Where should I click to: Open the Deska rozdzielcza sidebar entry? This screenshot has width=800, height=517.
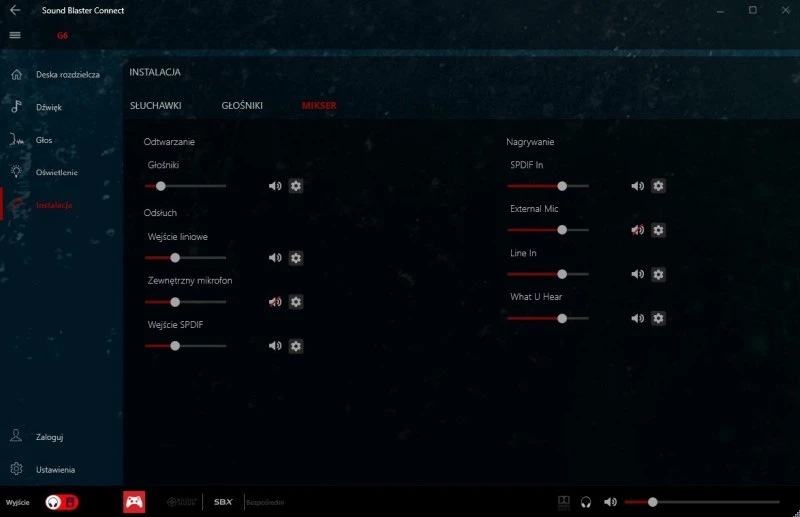pos(67,75)
